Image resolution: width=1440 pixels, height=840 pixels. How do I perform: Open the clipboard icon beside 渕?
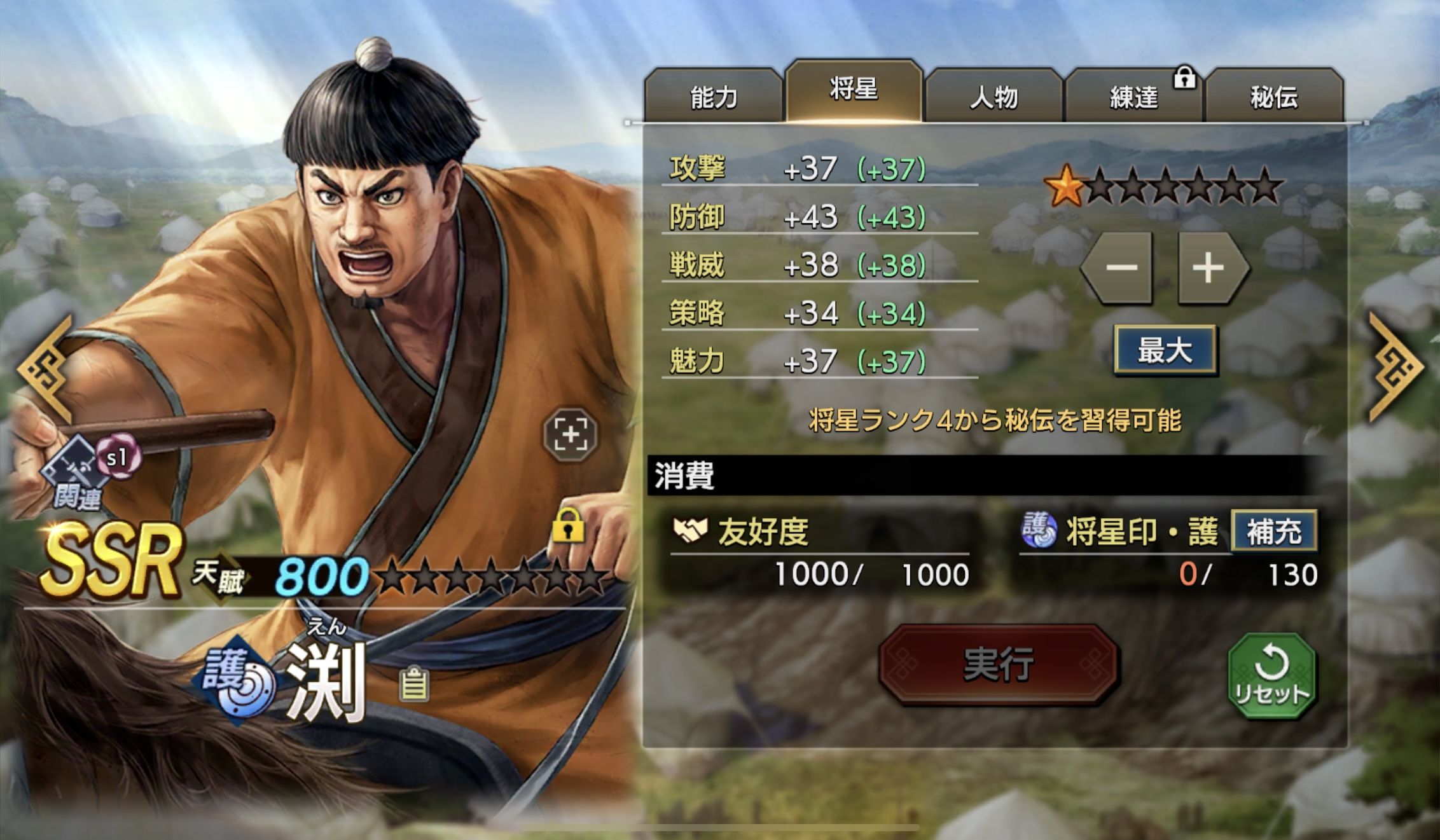[x=414, y=684]
